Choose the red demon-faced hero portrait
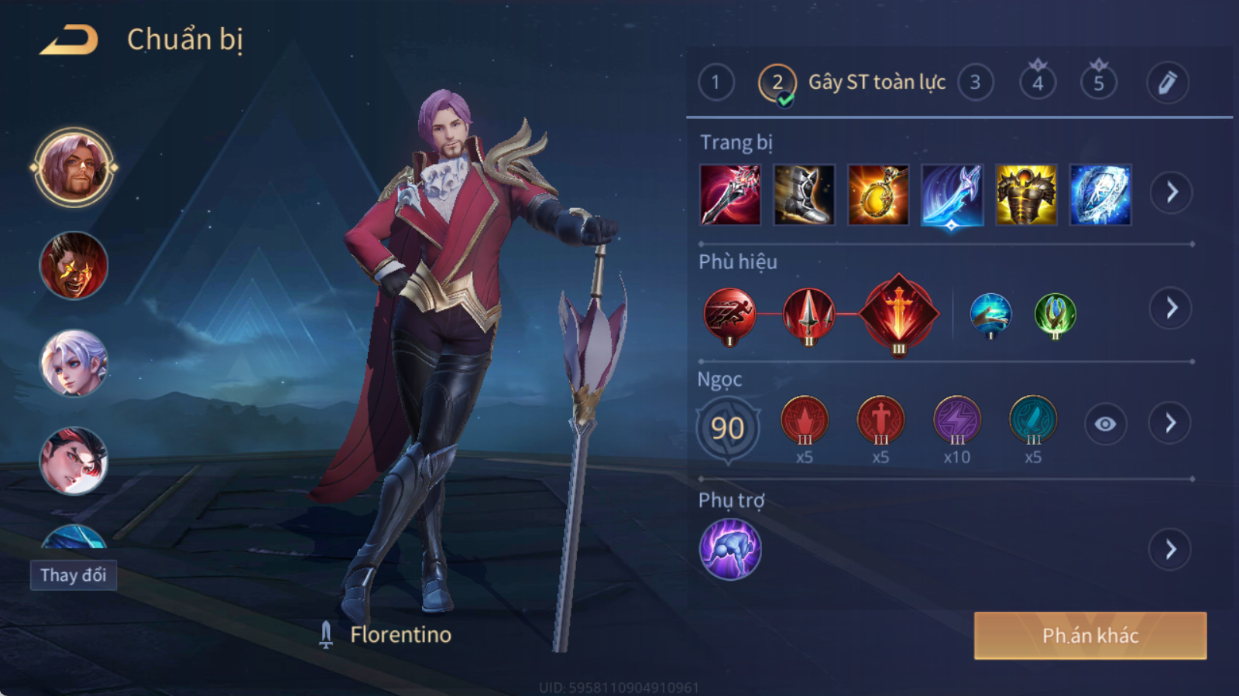The width and height of the screenshot is (1239, 696). point(73,265)
